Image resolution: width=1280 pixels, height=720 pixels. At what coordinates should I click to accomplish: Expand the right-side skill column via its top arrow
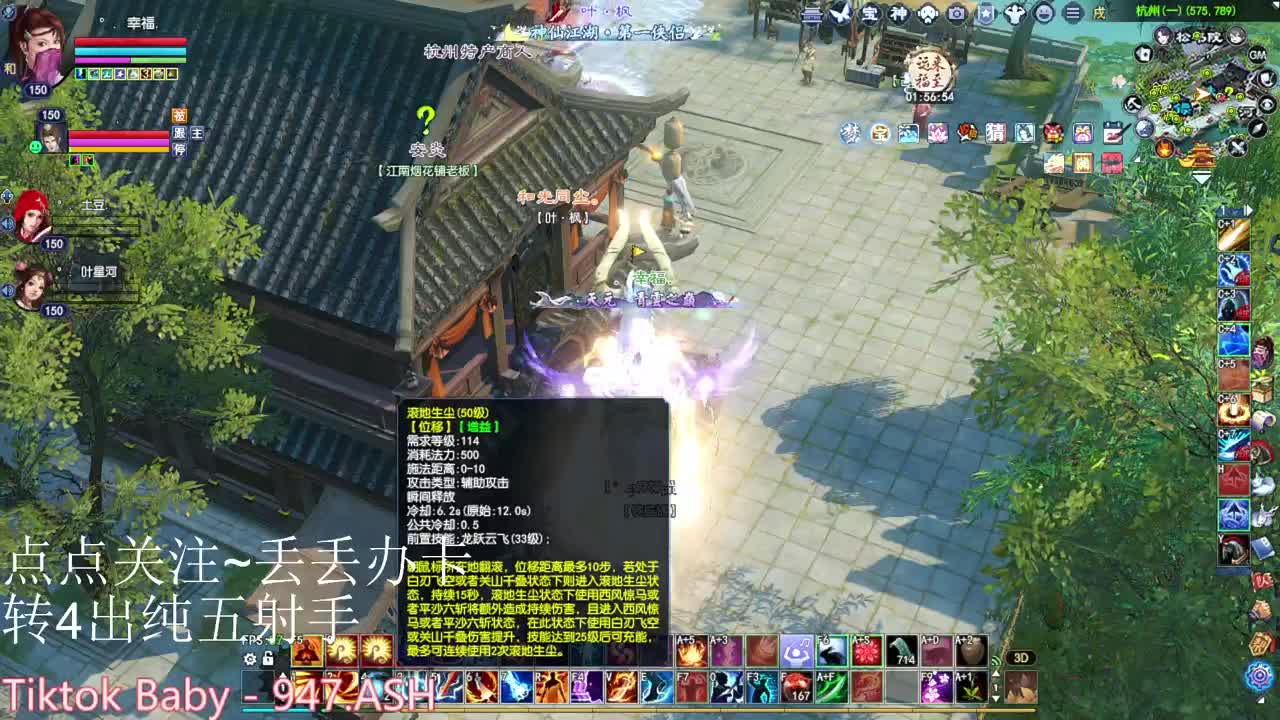1249,209
